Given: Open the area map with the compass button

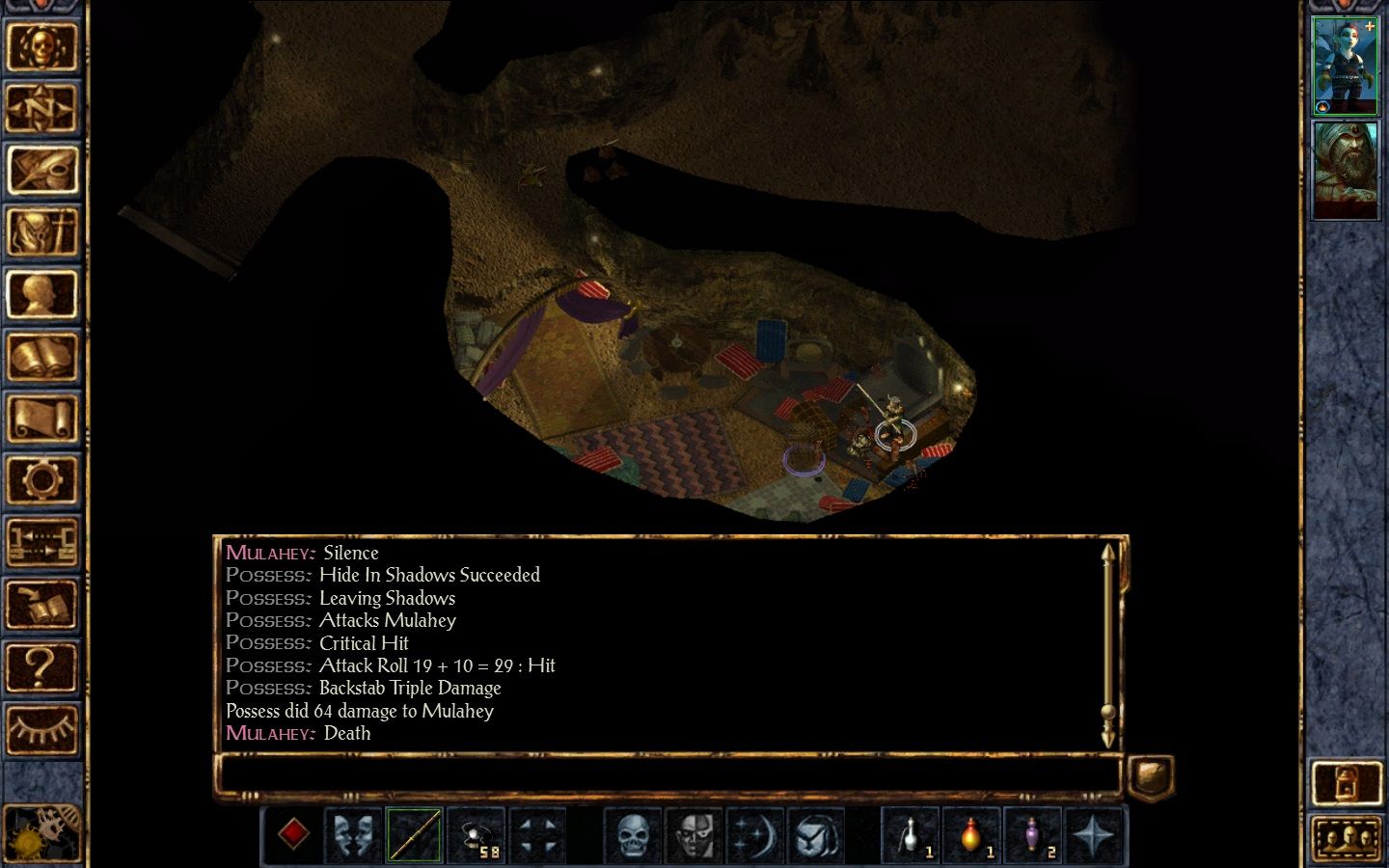Looking at the screenshot, I should click(x=41, y=108).
